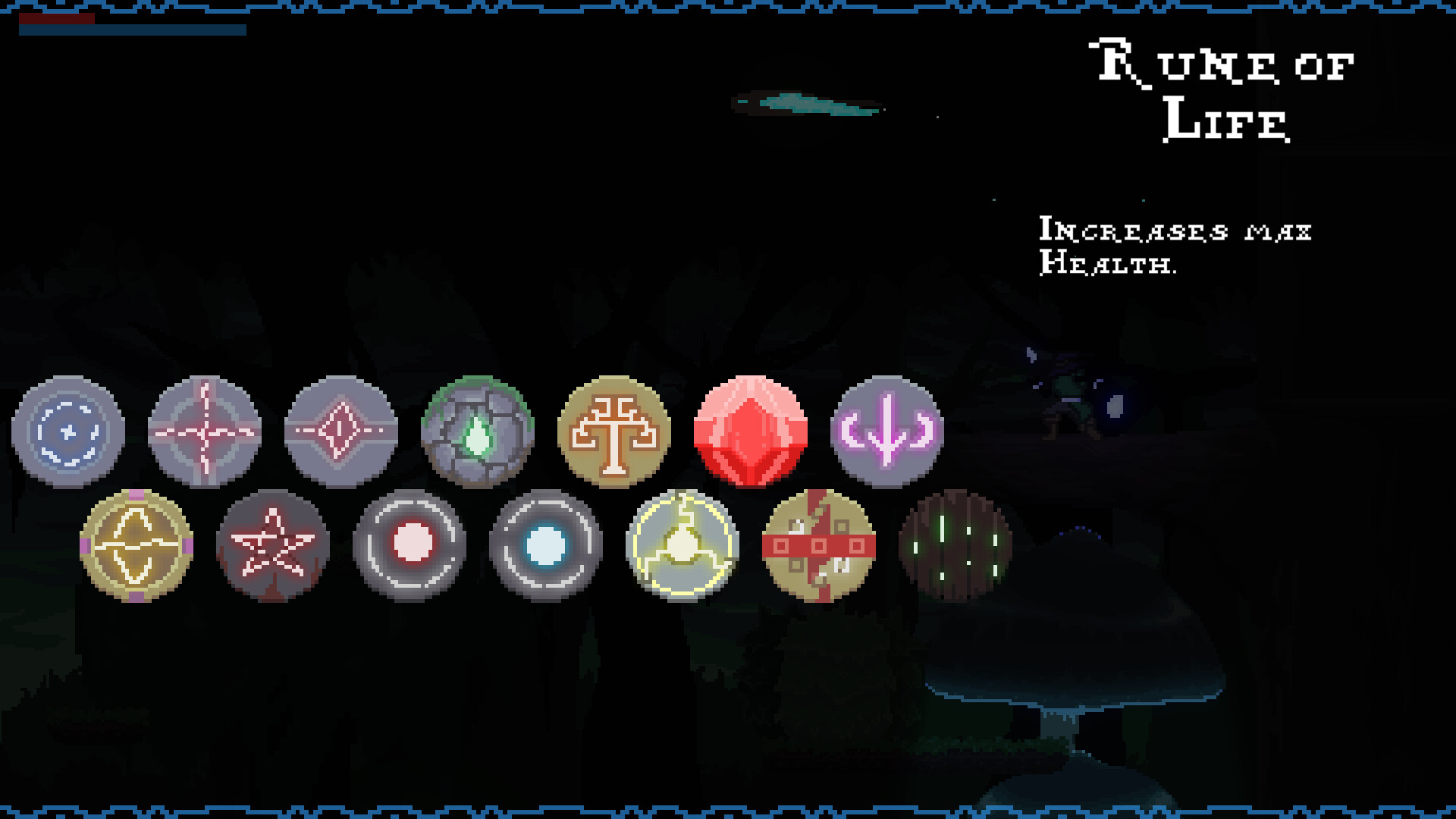Select the blue swirling circle rune
The width and height of the screenshot is (1456, 819).
tap(67, 431)
